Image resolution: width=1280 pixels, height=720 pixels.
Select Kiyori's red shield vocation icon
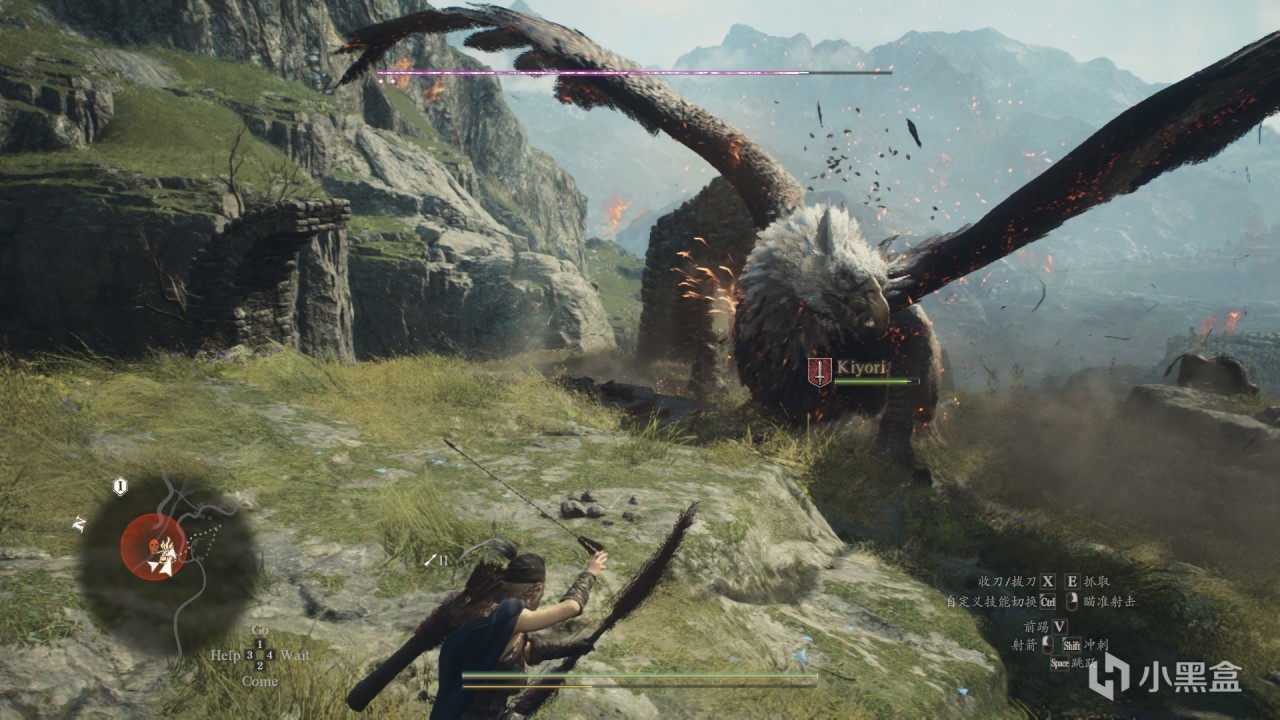(819, 372)
